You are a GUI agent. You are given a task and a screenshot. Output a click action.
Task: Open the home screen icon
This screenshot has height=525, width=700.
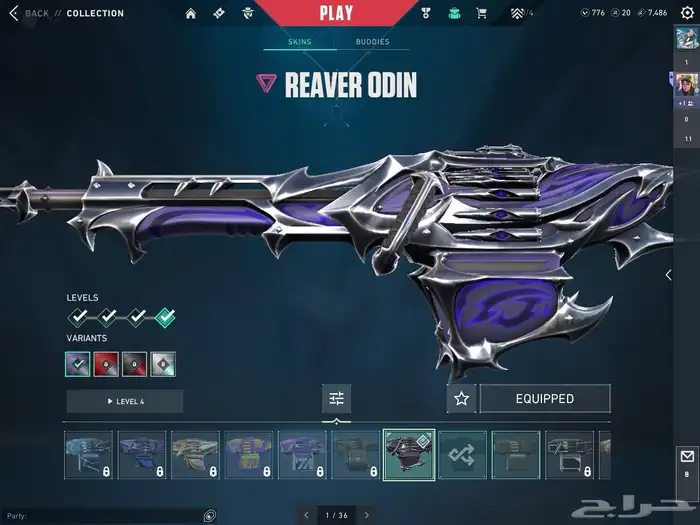click(192, 13)
